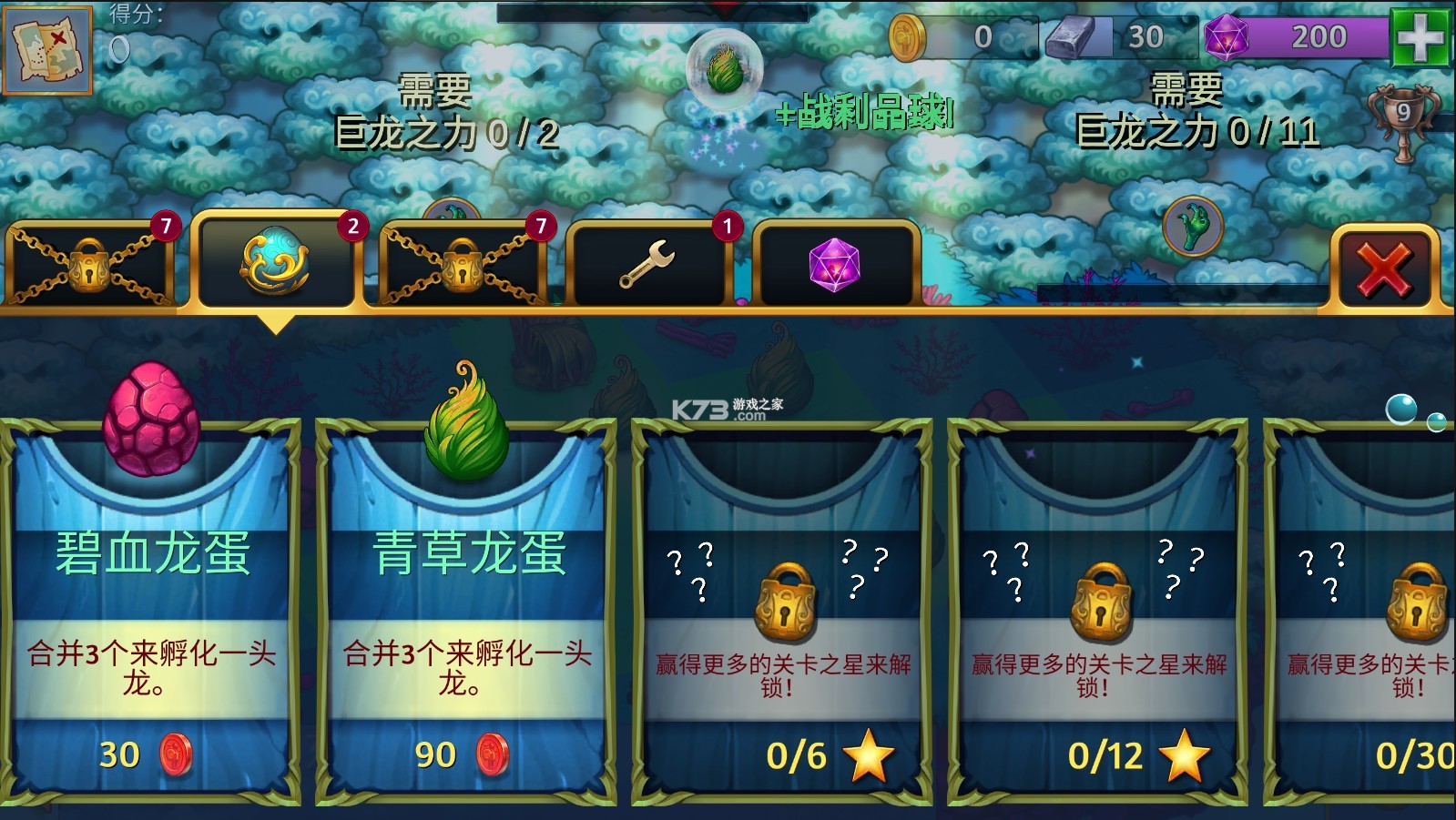Close the shop with the red X
Viewport: 1456px width, 820px height.
1381,267
